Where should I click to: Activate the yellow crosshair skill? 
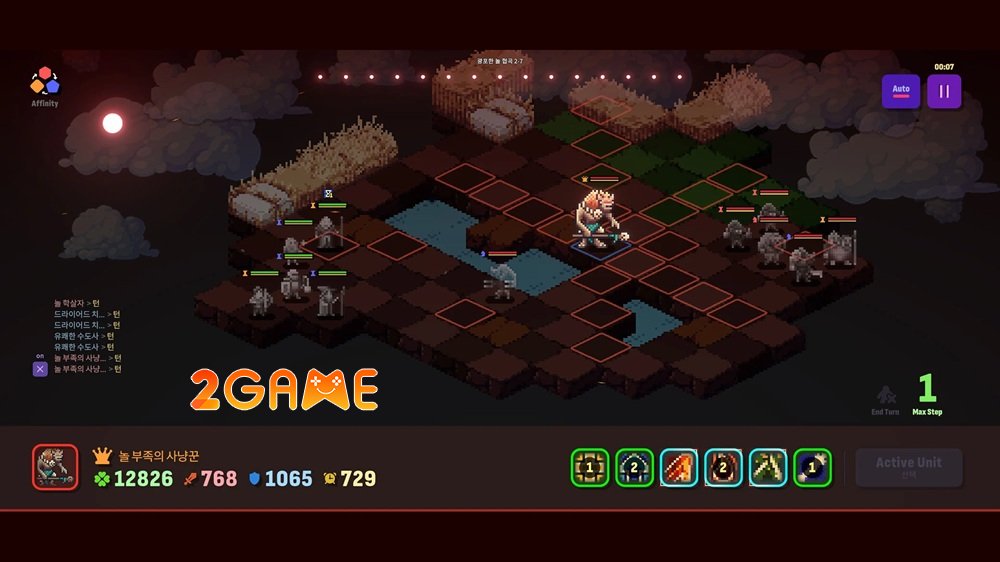590,467
